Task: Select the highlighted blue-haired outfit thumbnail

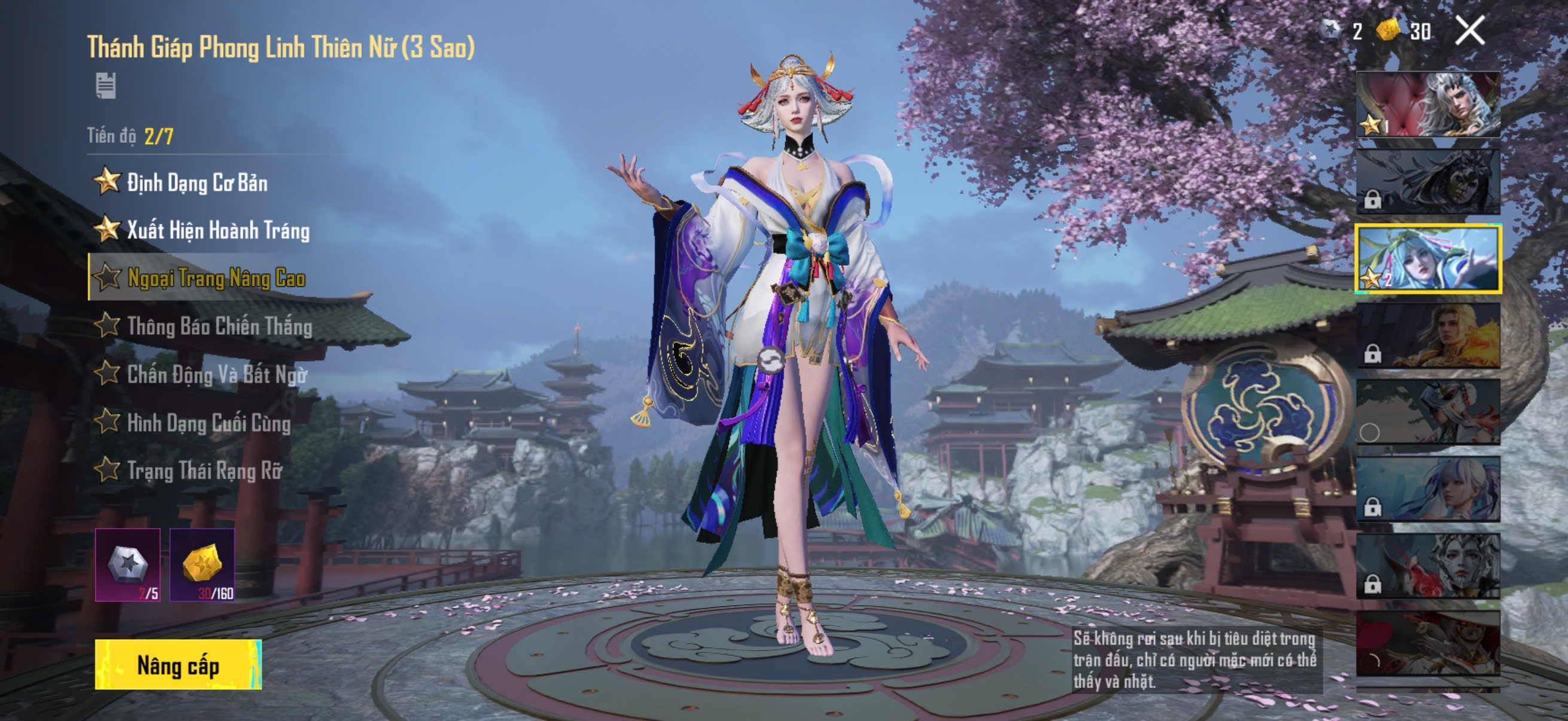Action: 1428,259
